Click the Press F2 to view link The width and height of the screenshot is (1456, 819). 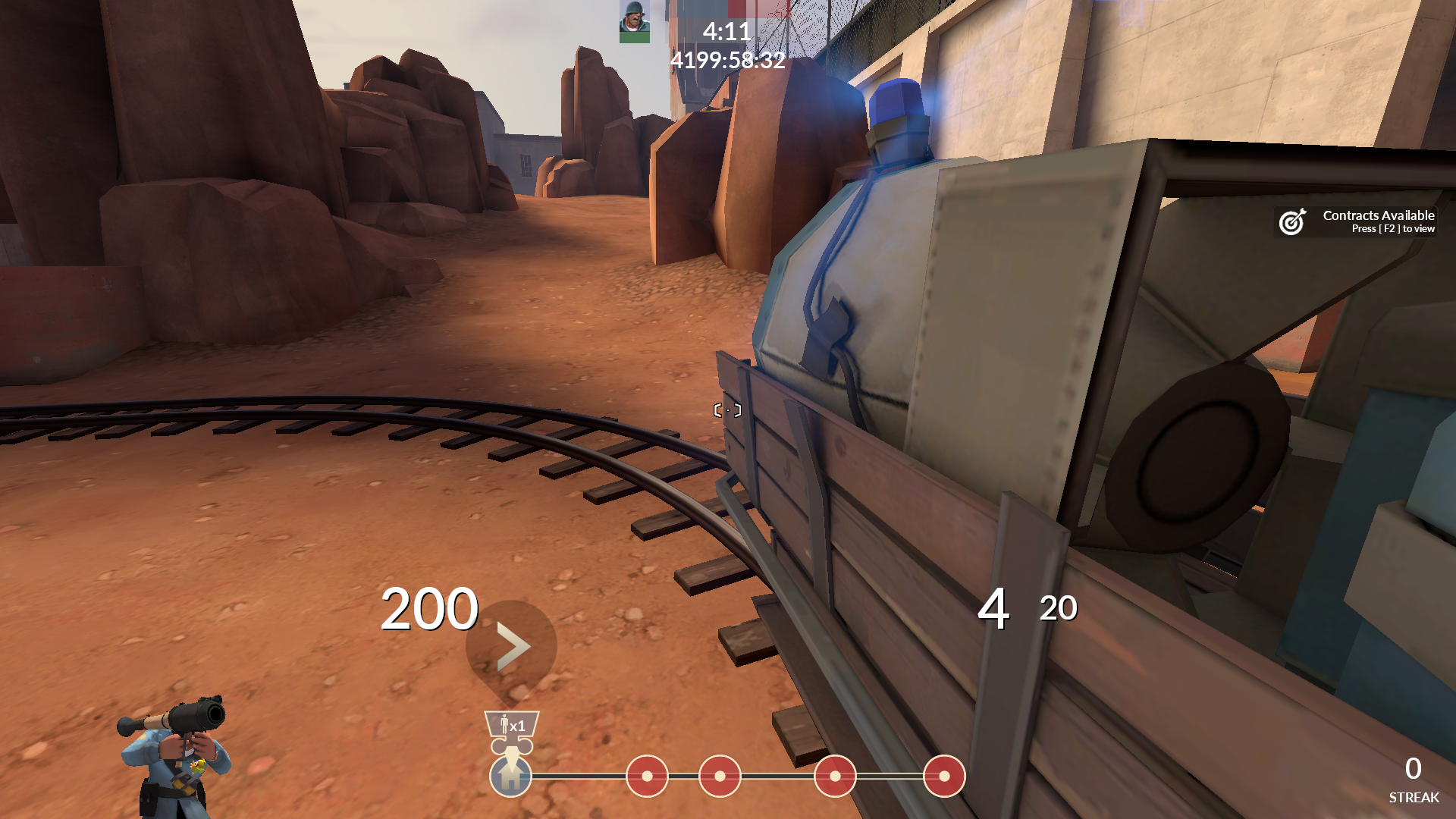click(x=1392, y=229)
